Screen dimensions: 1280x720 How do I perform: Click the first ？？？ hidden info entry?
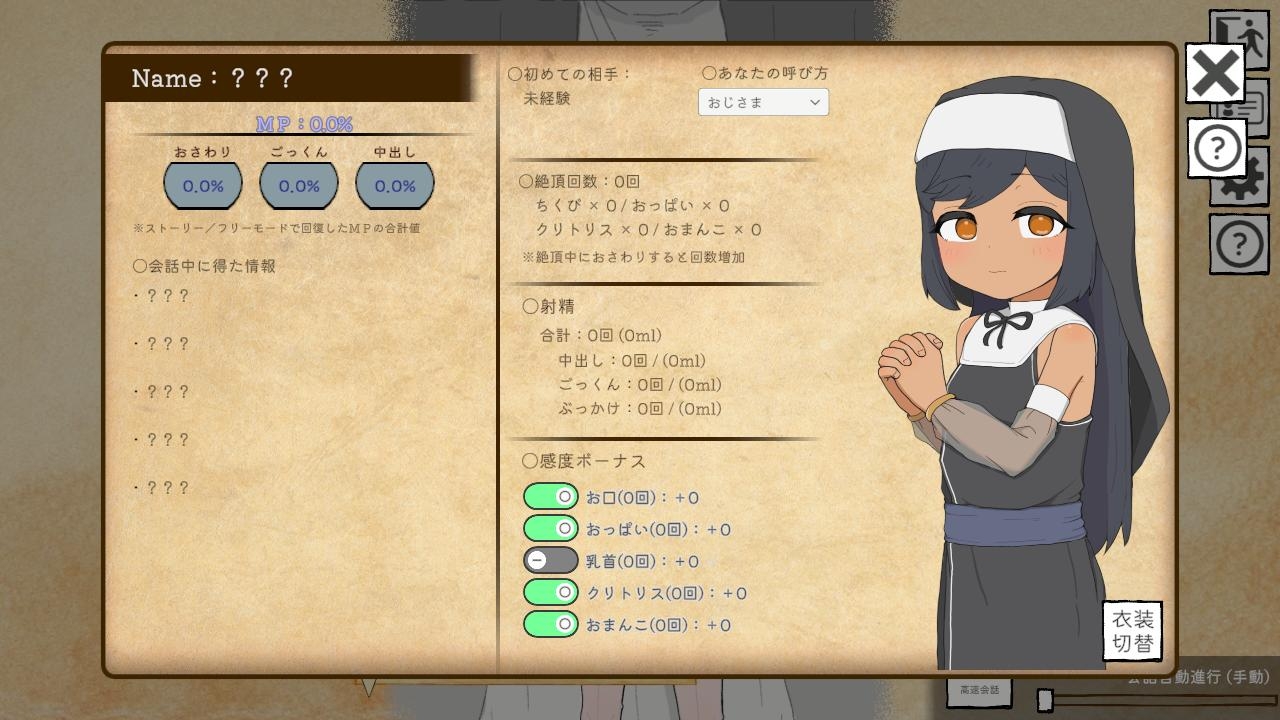pyautogui.click(x=162, y=295)
